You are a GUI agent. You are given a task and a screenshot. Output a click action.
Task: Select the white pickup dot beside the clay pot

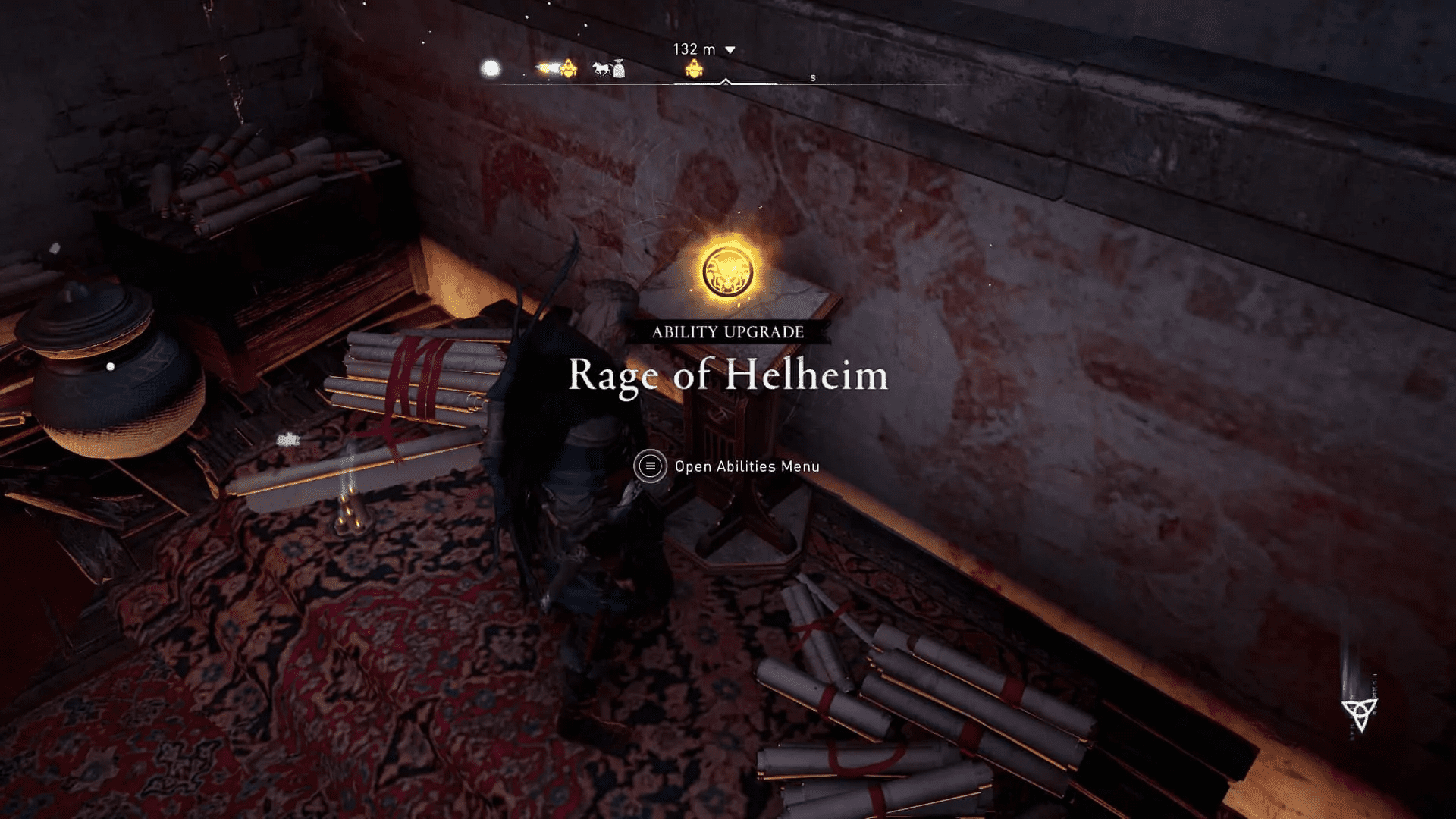pos(109,365)
